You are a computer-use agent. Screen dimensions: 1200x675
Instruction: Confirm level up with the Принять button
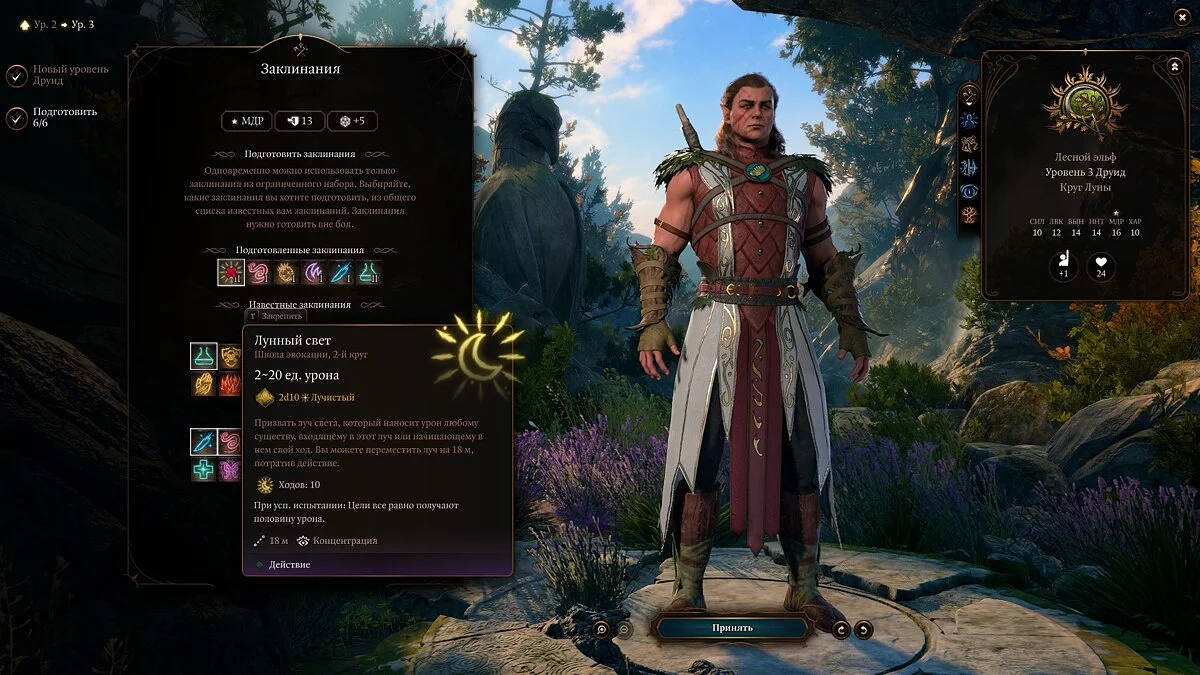pos(732,628)
